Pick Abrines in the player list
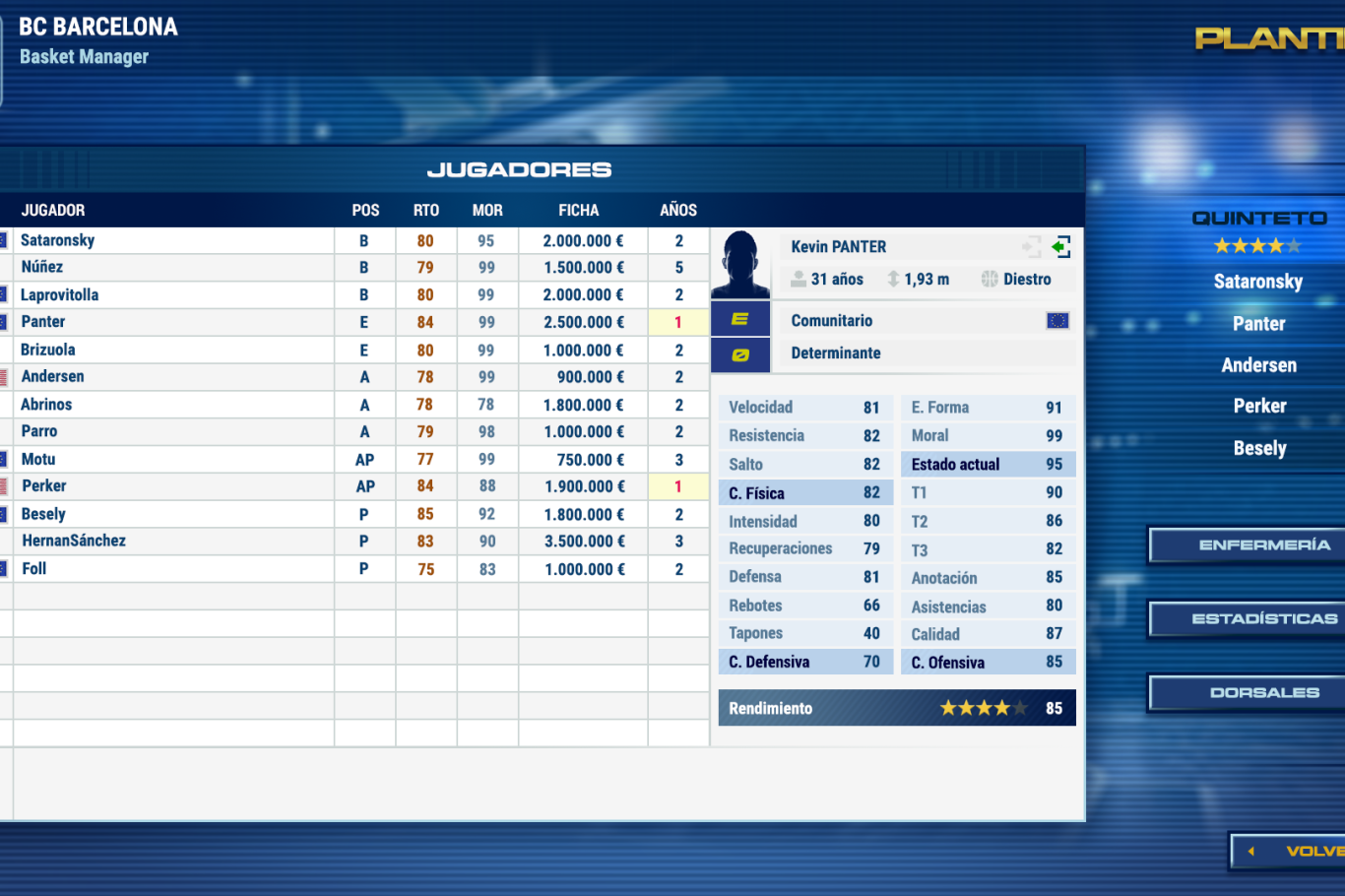Viewport: 1345px width, 896px height. (x=46, y=405)
